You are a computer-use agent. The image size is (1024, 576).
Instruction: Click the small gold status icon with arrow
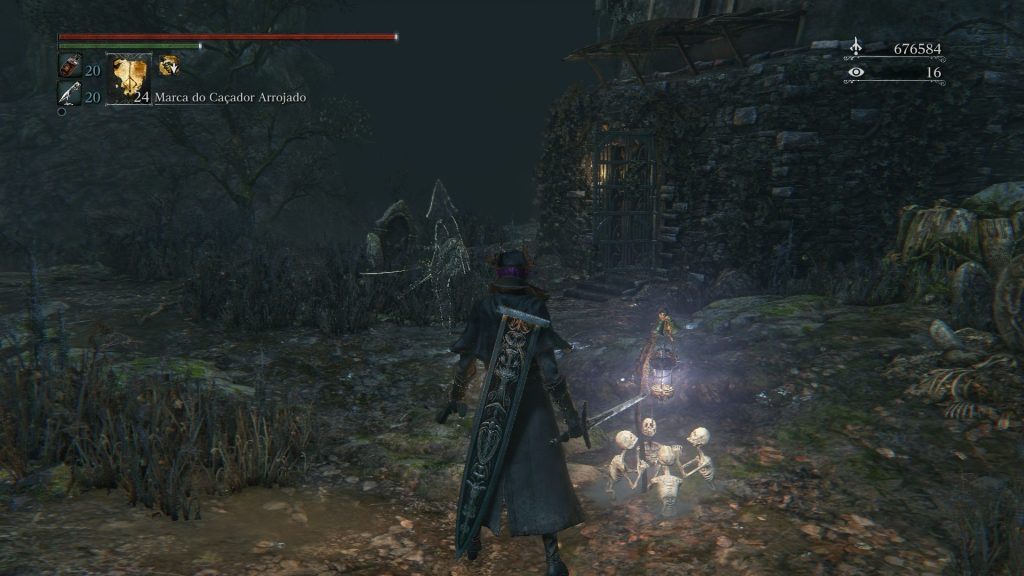pyautogui.click(x=168, y=65)
